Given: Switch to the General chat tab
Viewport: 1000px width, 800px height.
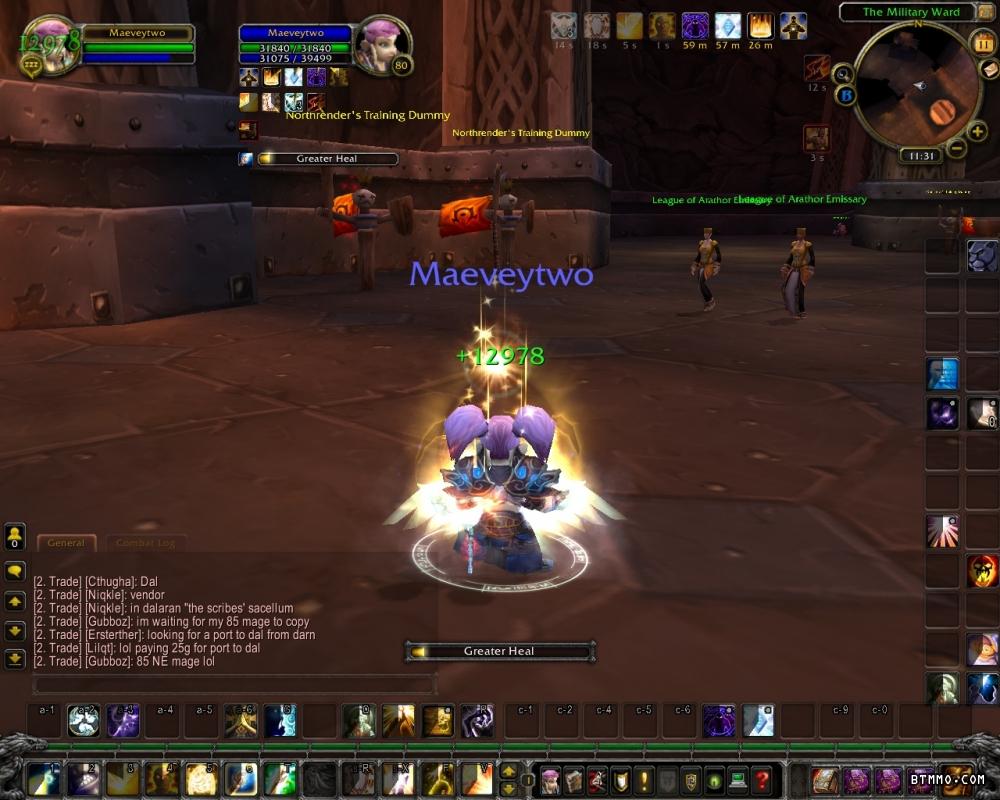Looking at the screenshot, I should point(67,543).
